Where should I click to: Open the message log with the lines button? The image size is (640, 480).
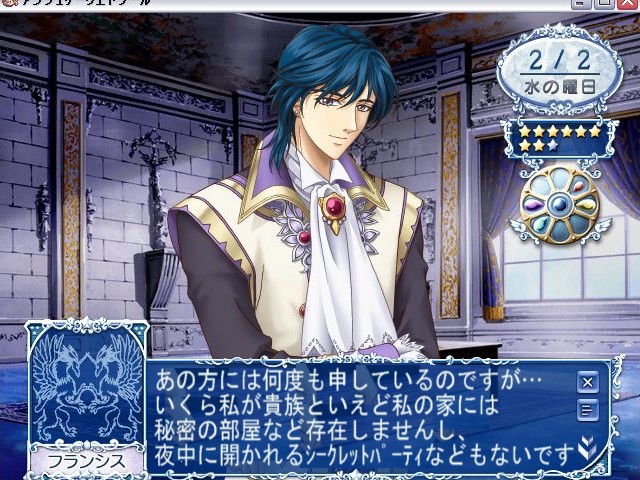click(x=588, y=408)
